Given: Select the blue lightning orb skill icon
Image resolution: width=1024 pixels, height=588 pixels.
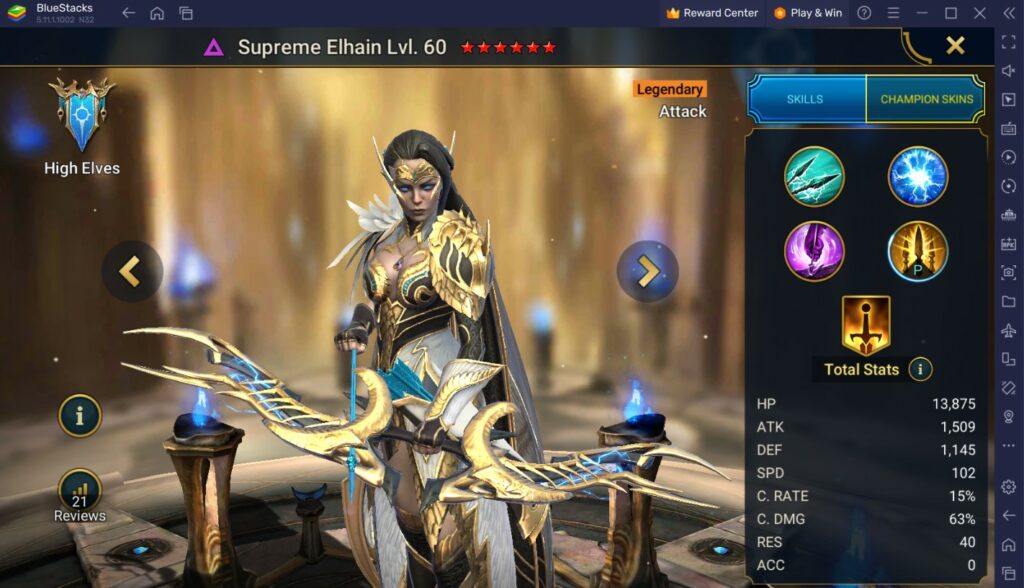Looking at the screenshot, I should point(918,176).
